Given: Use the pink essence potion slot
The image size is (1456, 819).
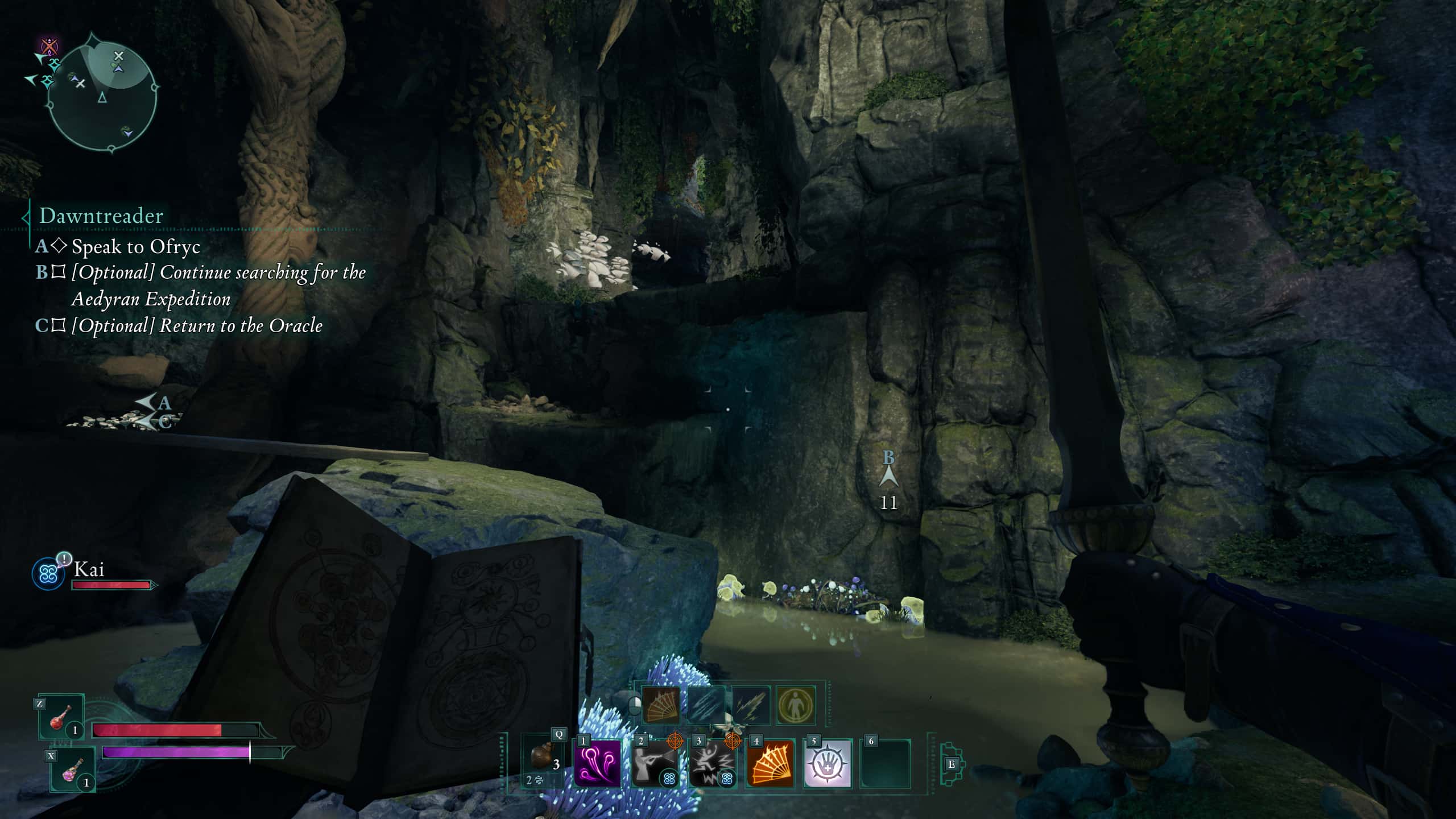Looking at the screenshot, I should (x=72, y=770).
